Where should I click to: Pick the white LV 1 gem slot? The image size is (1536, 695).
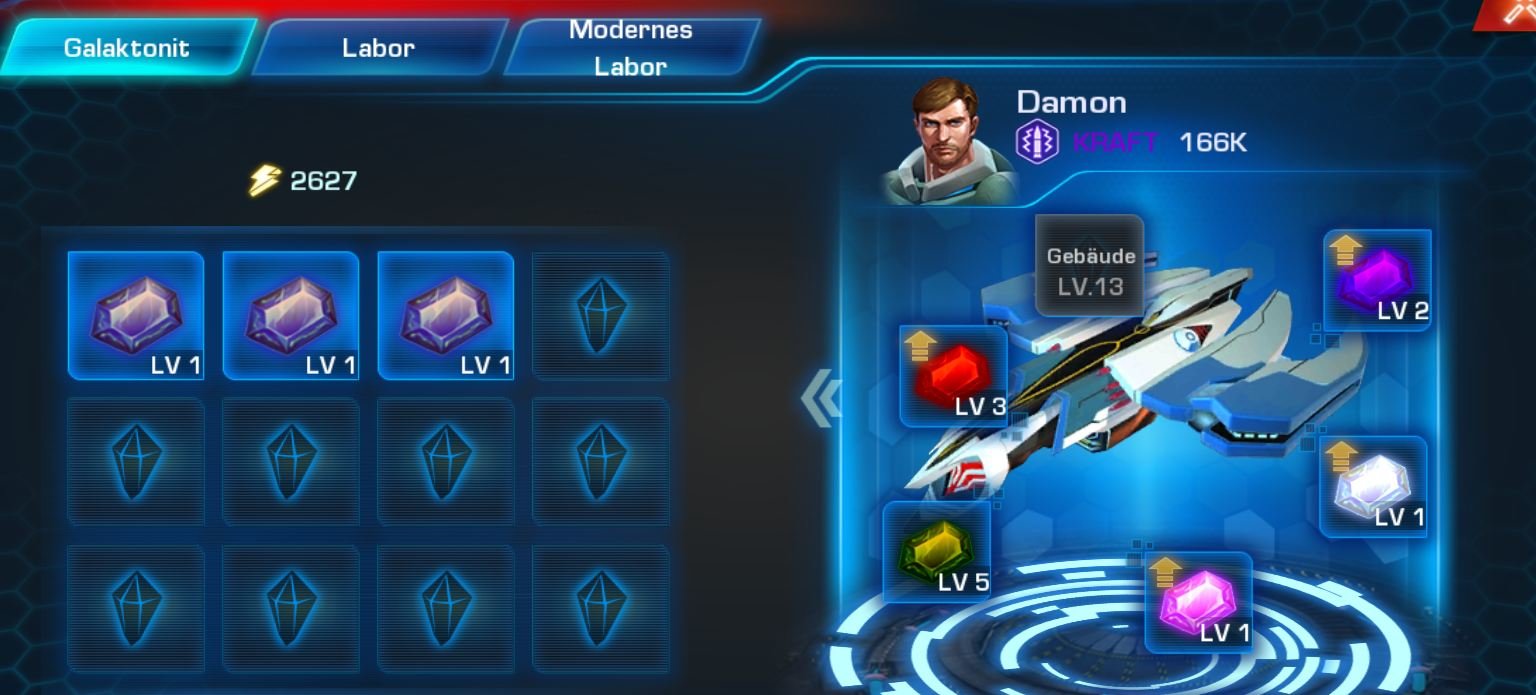[1373, 487]
